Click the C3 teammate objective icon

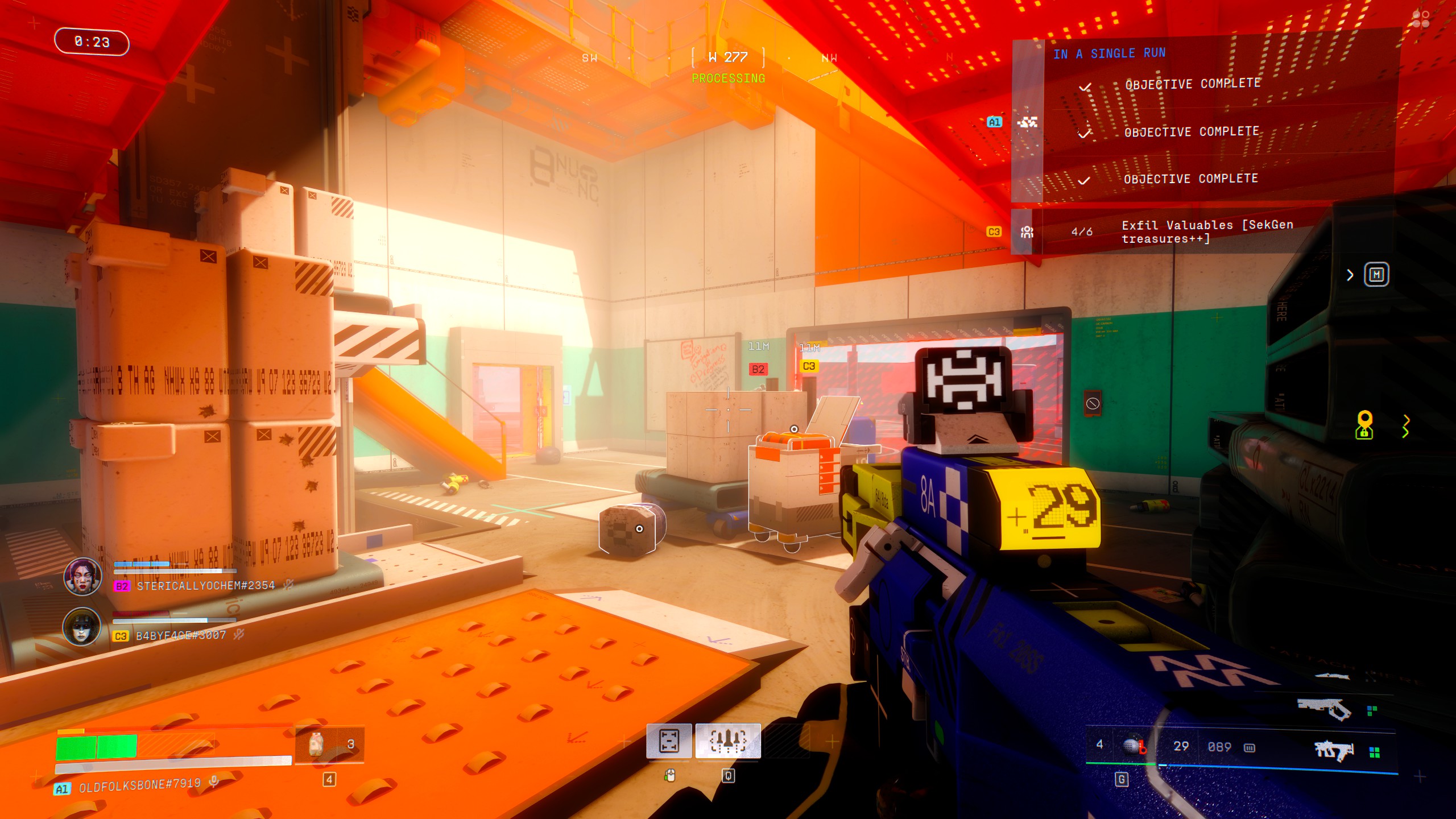[x=1027, y=232]
